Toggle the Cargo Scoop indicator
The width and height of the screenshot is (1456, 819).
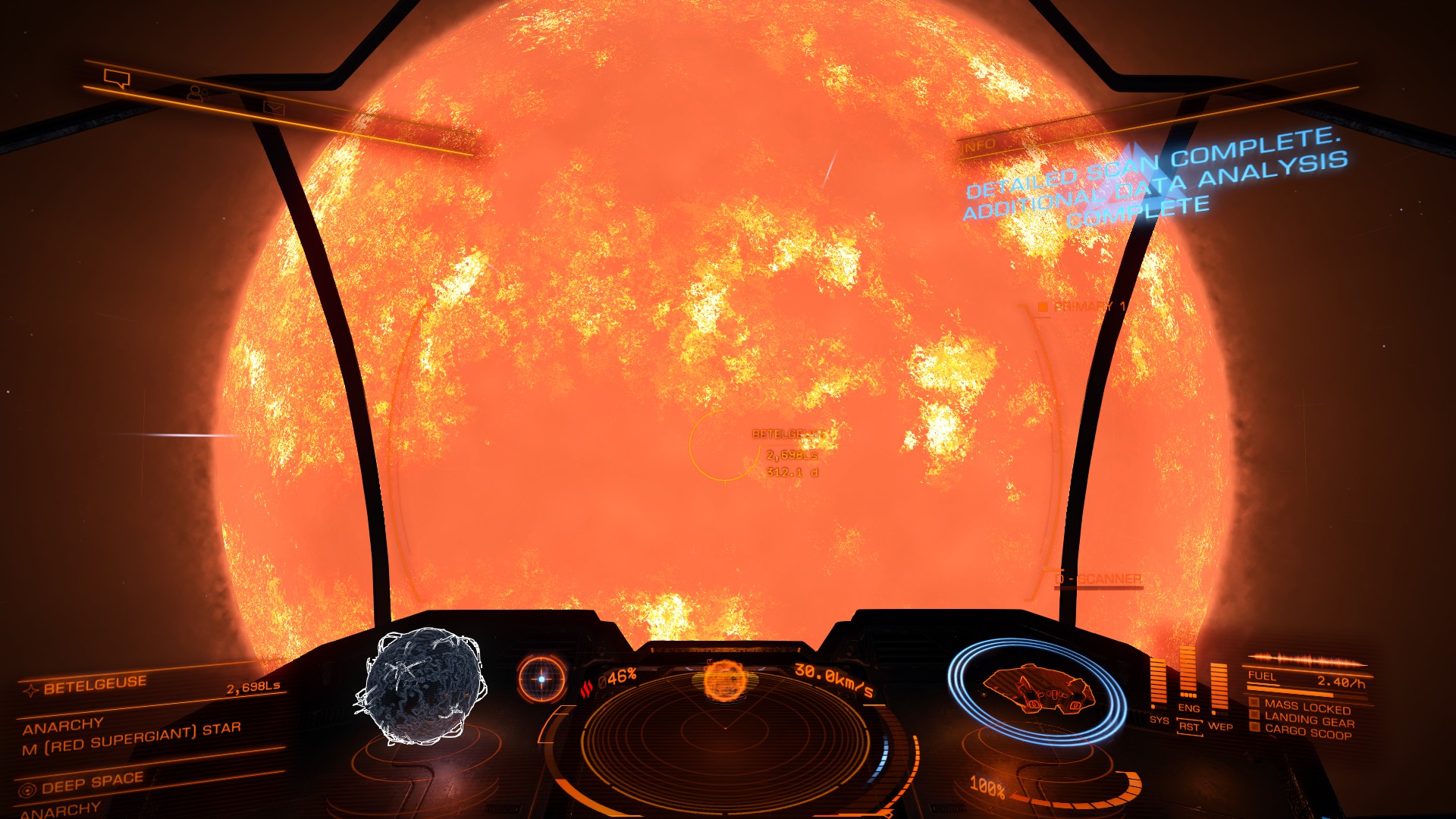(x=1307, y=732)
